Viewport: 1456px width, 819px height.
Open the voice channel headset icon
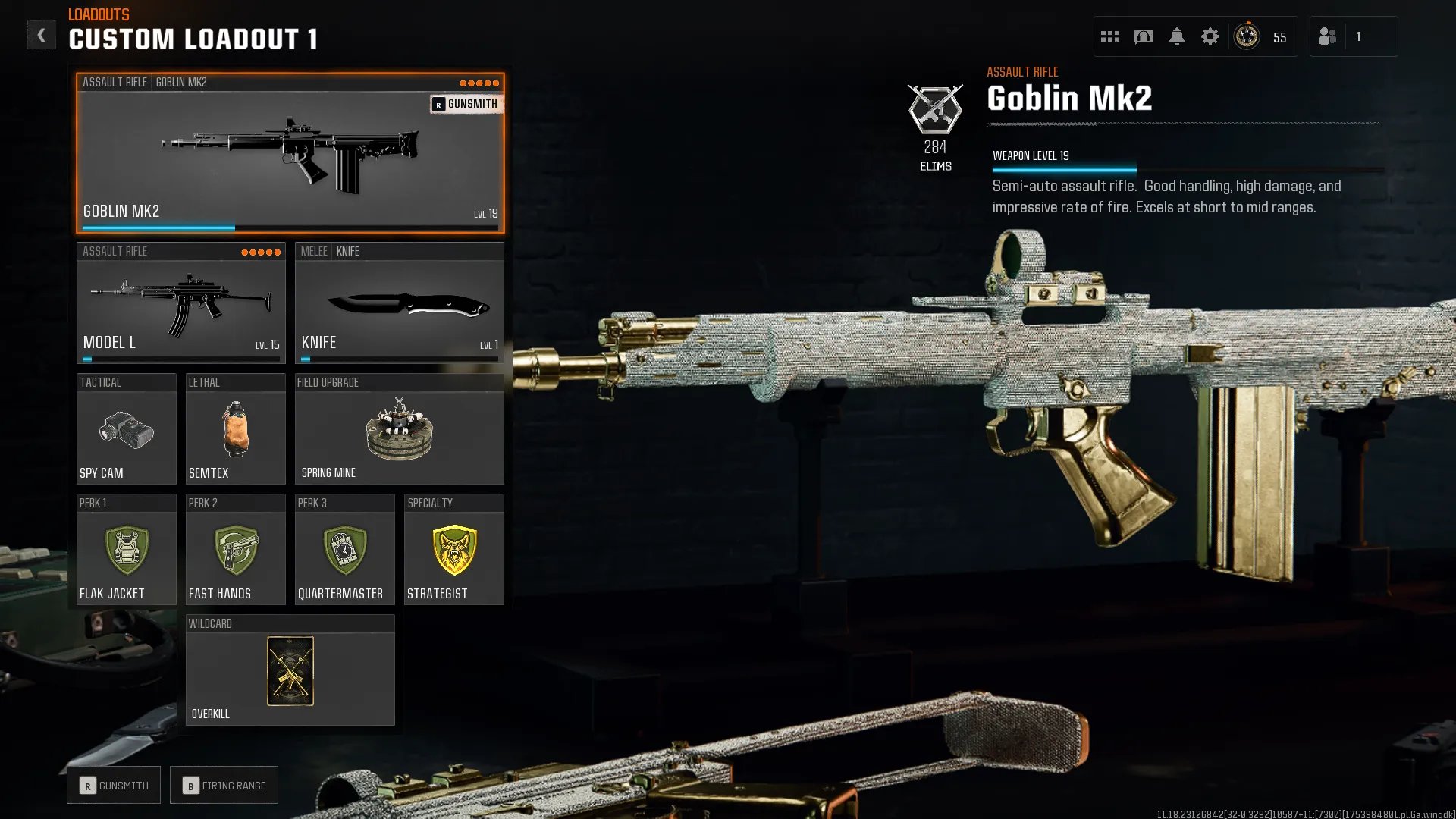pyautogui.click(x=1144, y=36)
